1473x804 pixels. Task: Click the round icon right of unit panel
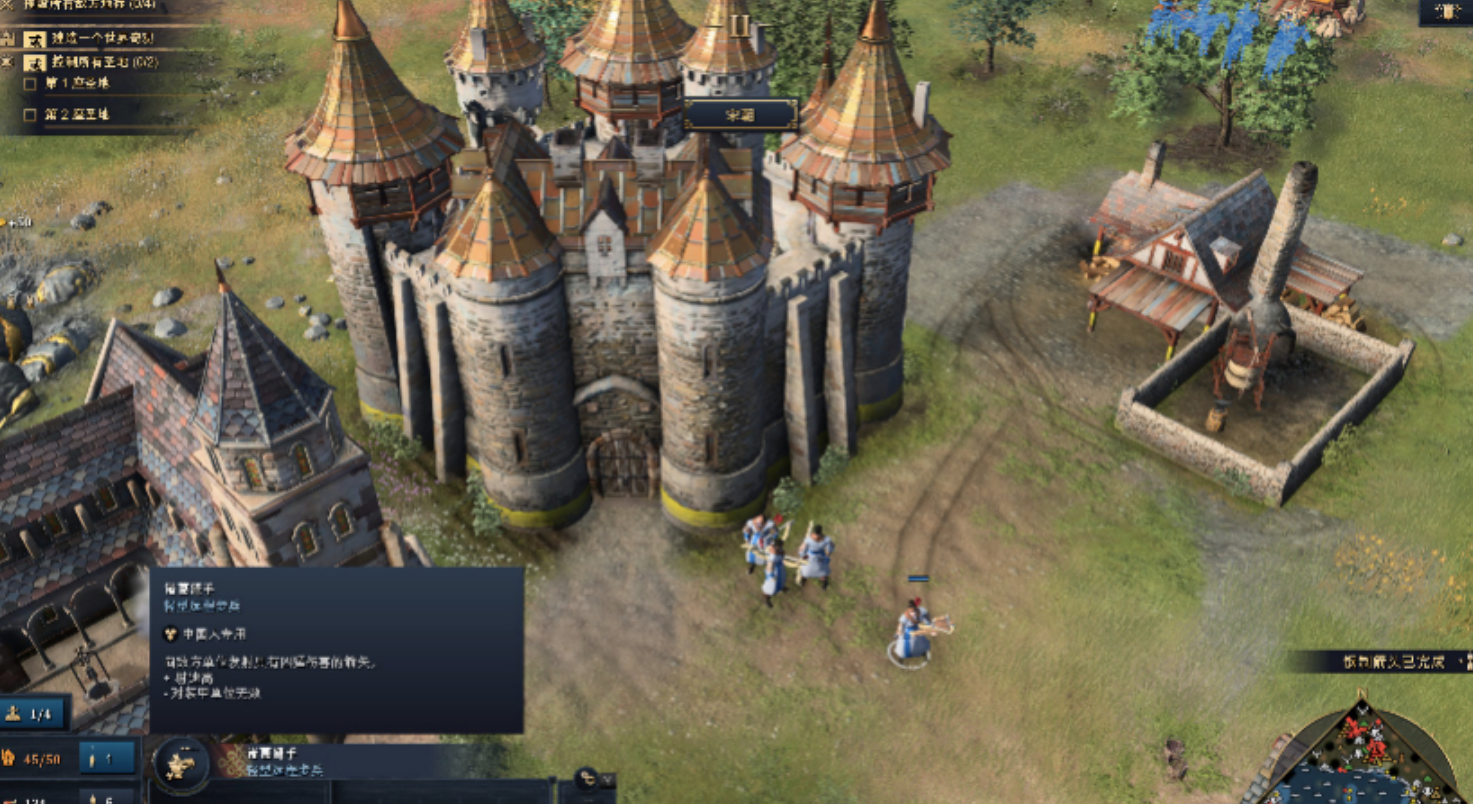pyautogui.click(x=586, y=777)
